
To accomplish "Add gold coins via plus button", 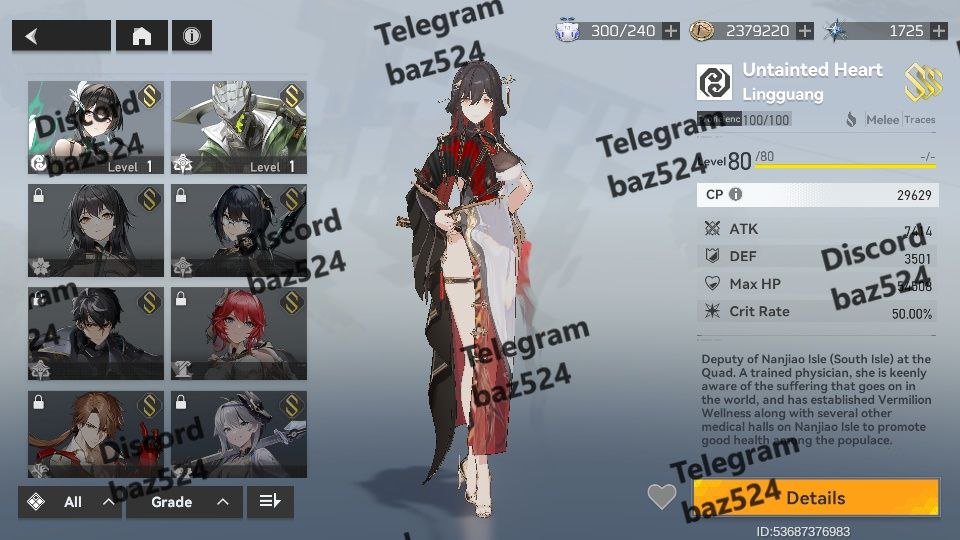I will [x=804, y=31].
